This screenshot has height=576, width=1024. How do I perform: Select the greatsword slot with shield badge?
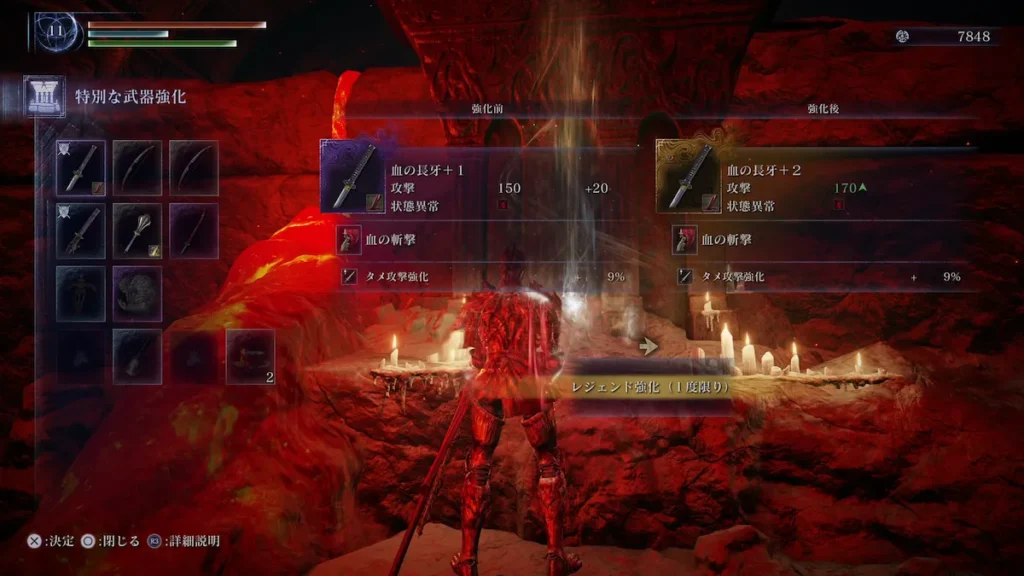click(81, 229)
